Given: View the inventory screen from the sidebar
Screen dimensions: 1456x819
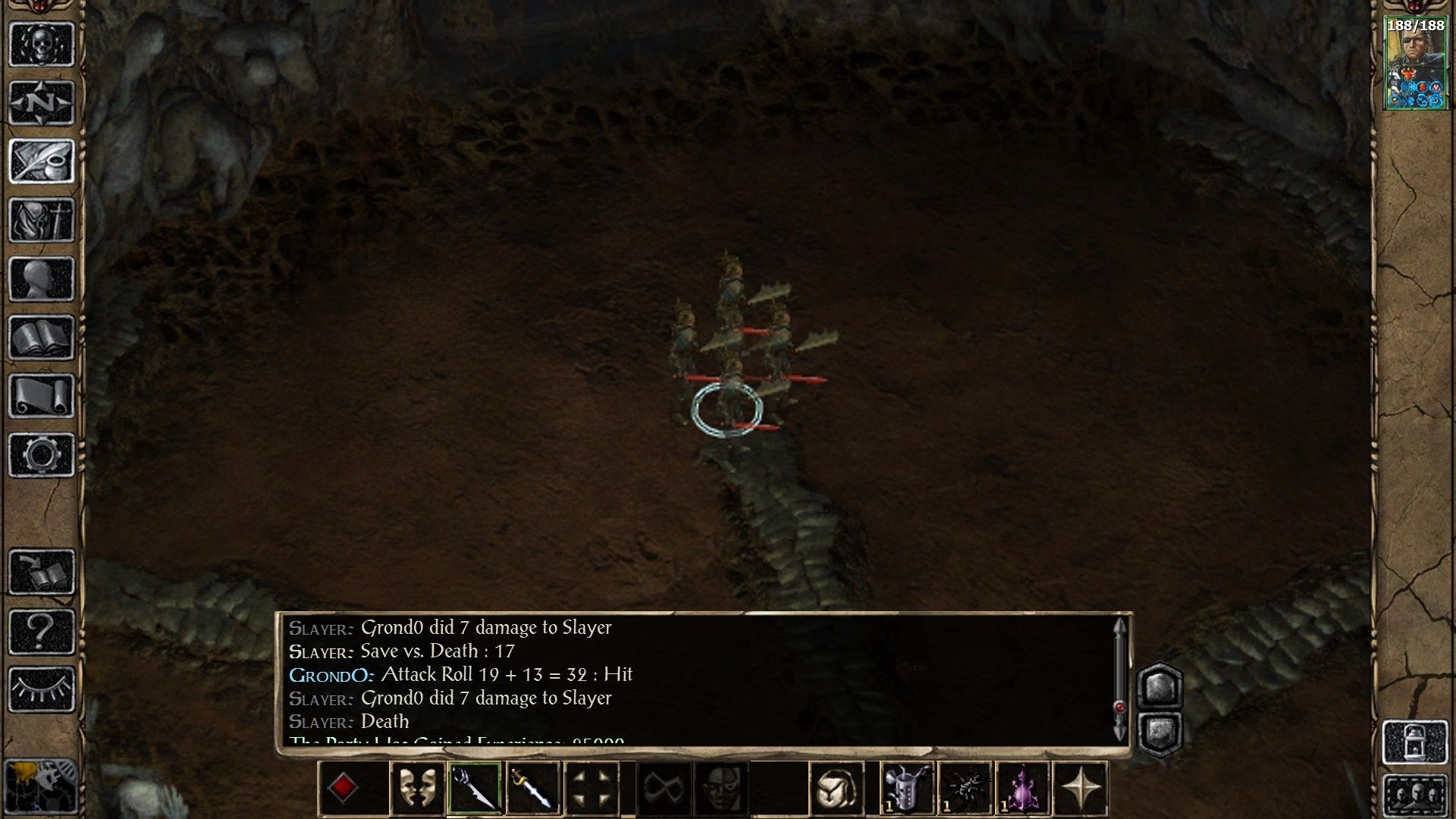Looking at the screenshot, I should coord(42,220).
